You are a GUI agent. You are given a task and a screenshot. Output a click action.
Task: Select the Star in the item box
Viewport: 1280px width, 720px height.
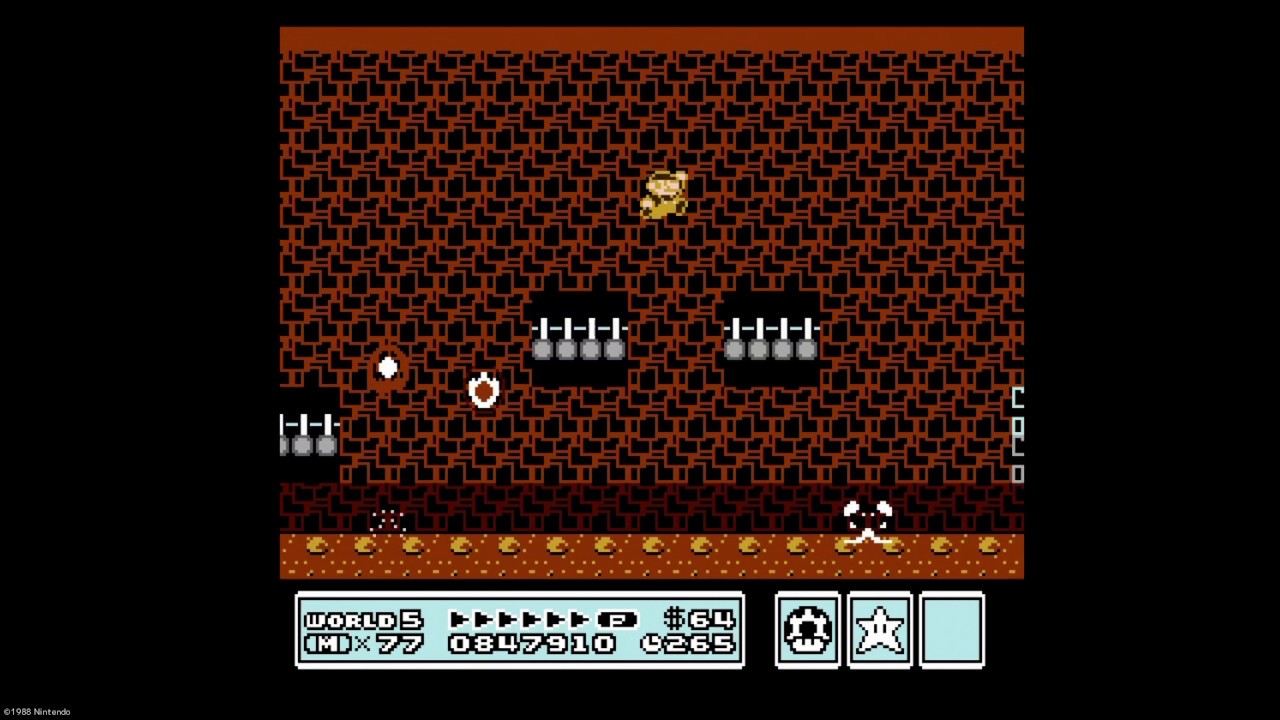tap(879, 628)
